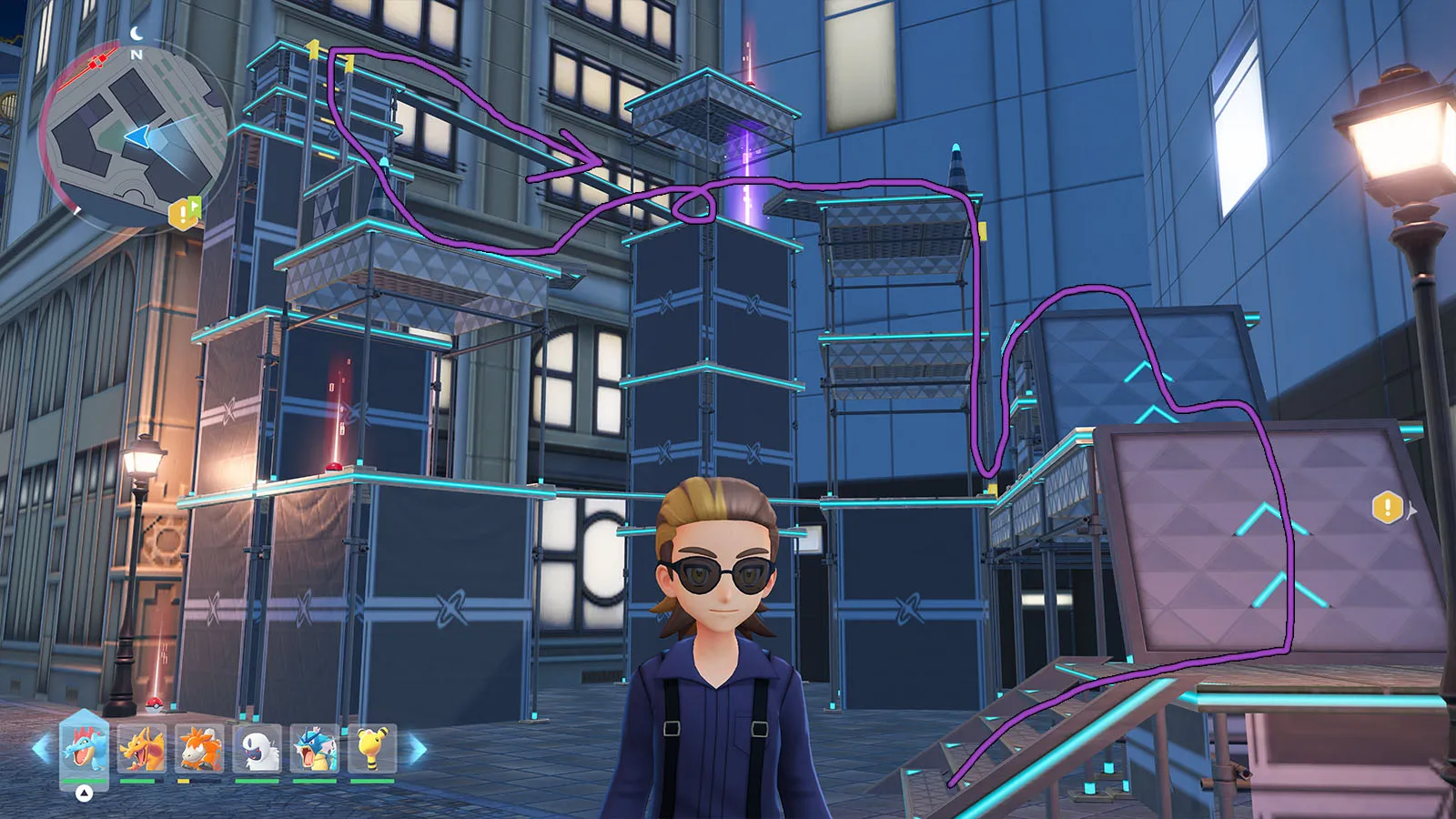Pick Absol from the party bar

click(x=257, y=748)
